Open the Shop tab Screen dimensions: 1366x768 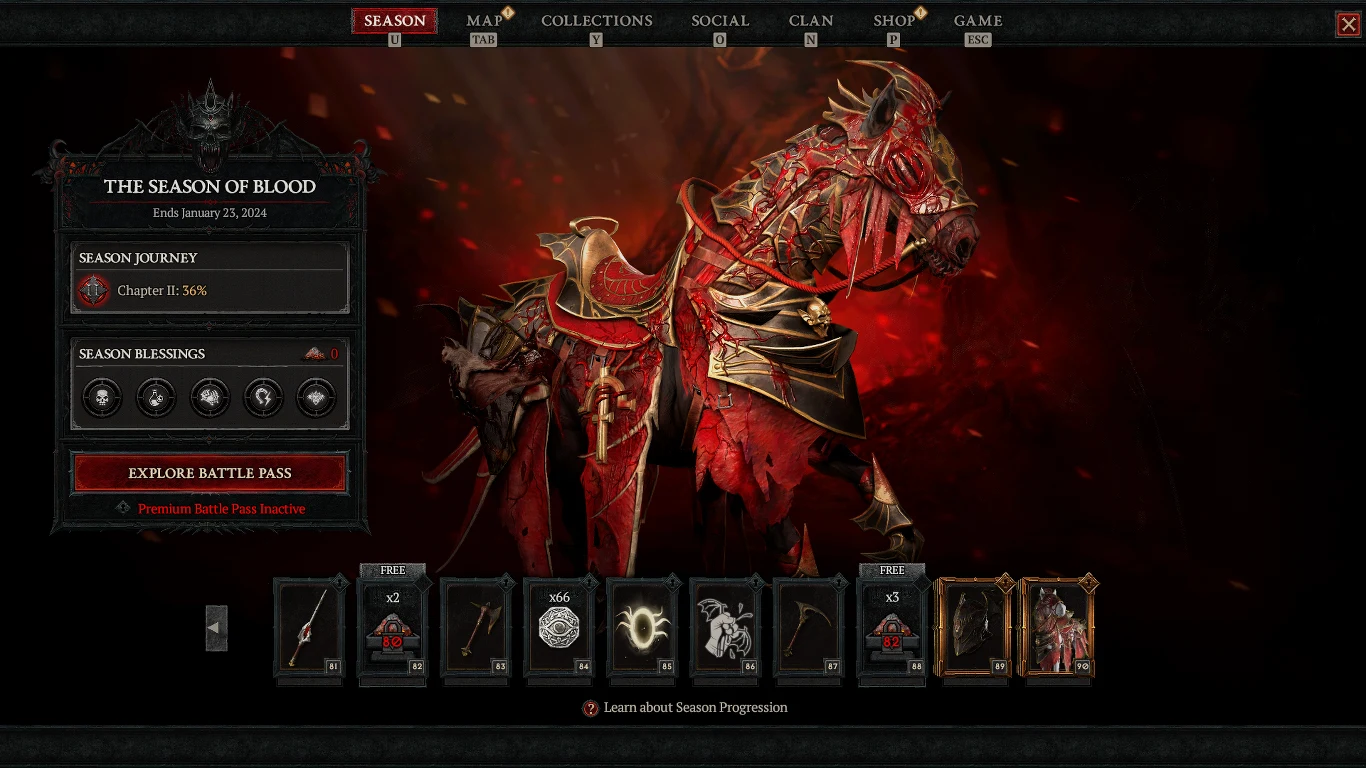pyautogui.click(x=894, y=21)
